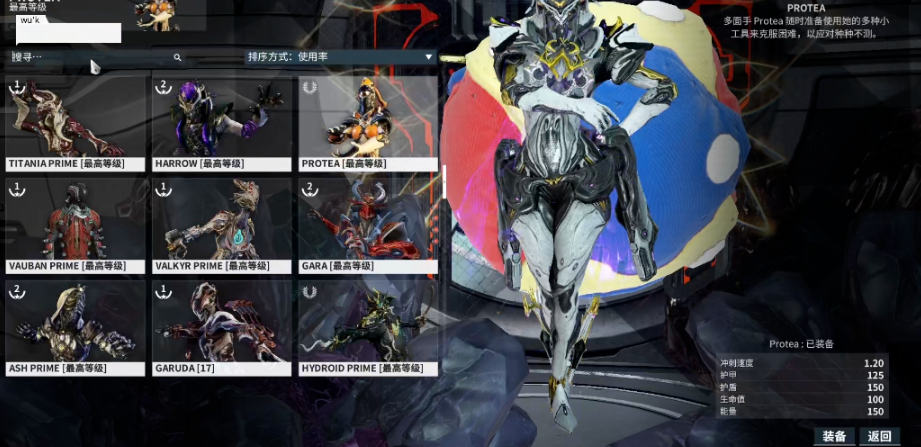Select the Valkyr Prime warframe tile
The width and height of the screenshot is (921, 447).
pyautogui.click(x=222, y=224)
